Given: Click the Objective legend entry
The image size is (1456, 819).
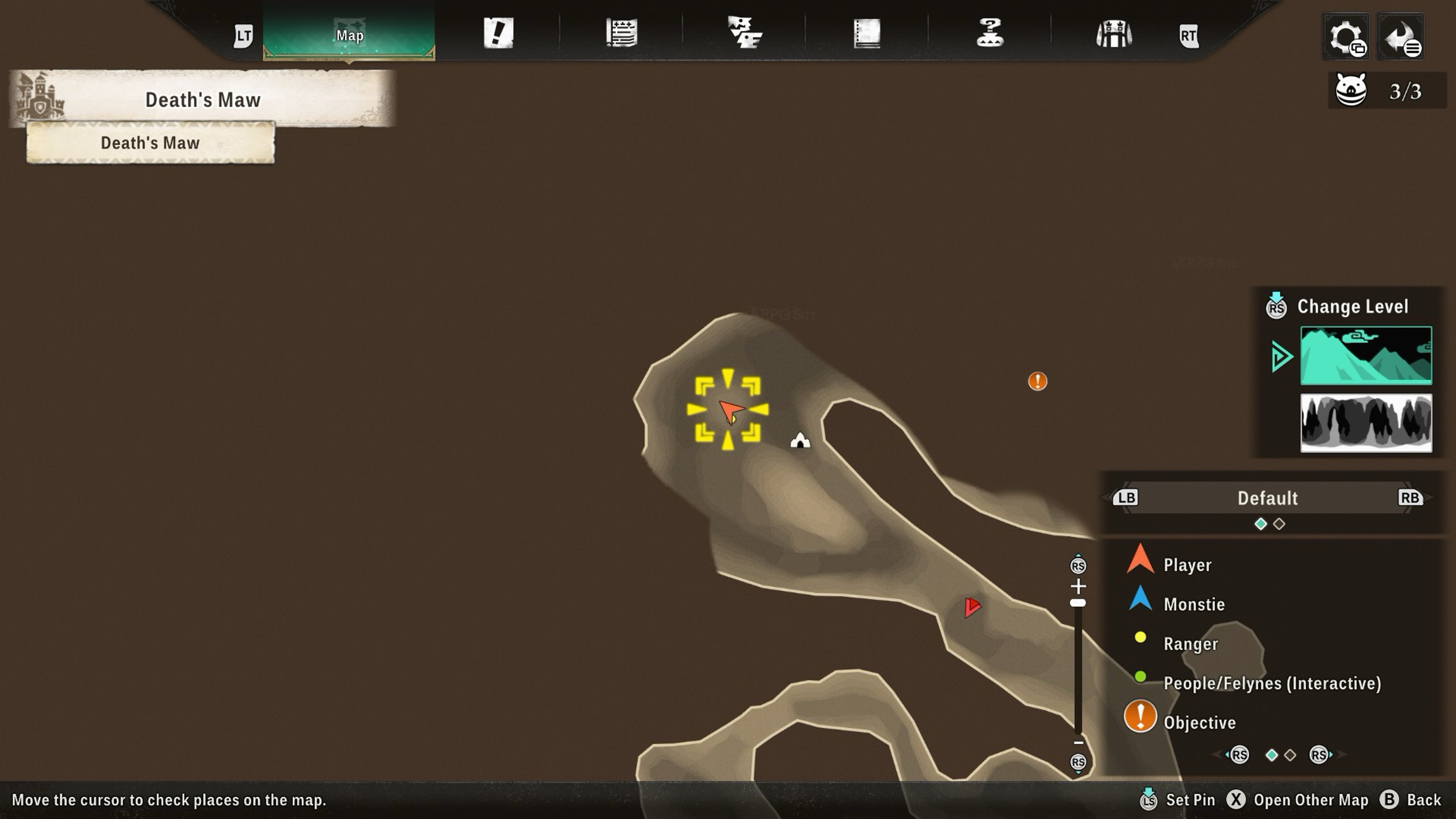Looking at the screenshot, I should (x=1199, y=722).
